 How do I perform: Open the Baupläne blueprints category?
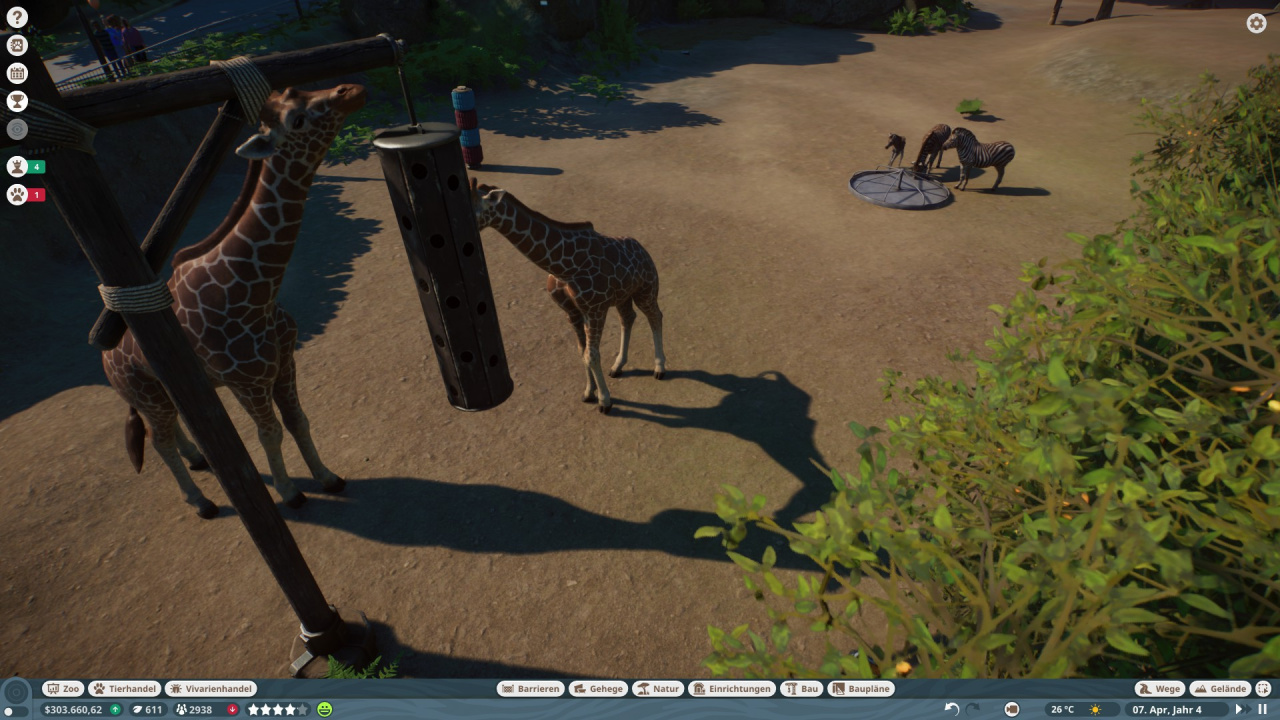861,689
